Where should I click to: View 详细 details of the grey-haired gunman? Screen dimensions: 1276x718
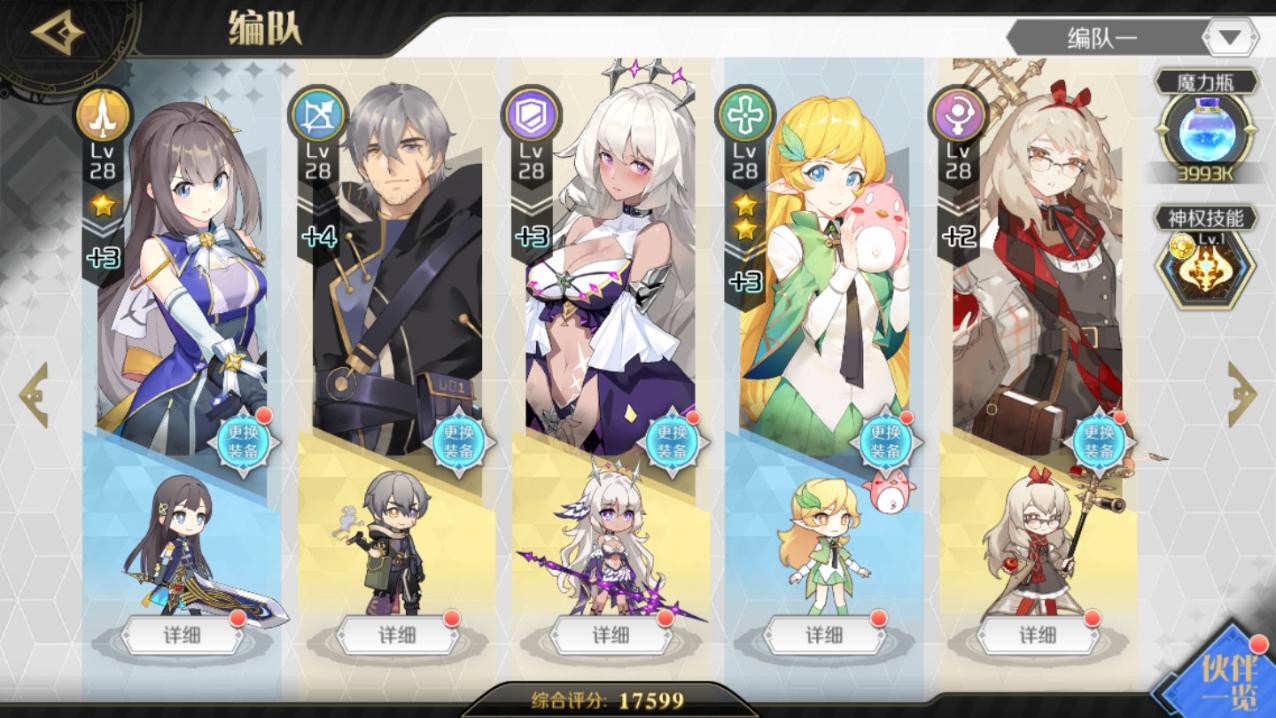396,635
